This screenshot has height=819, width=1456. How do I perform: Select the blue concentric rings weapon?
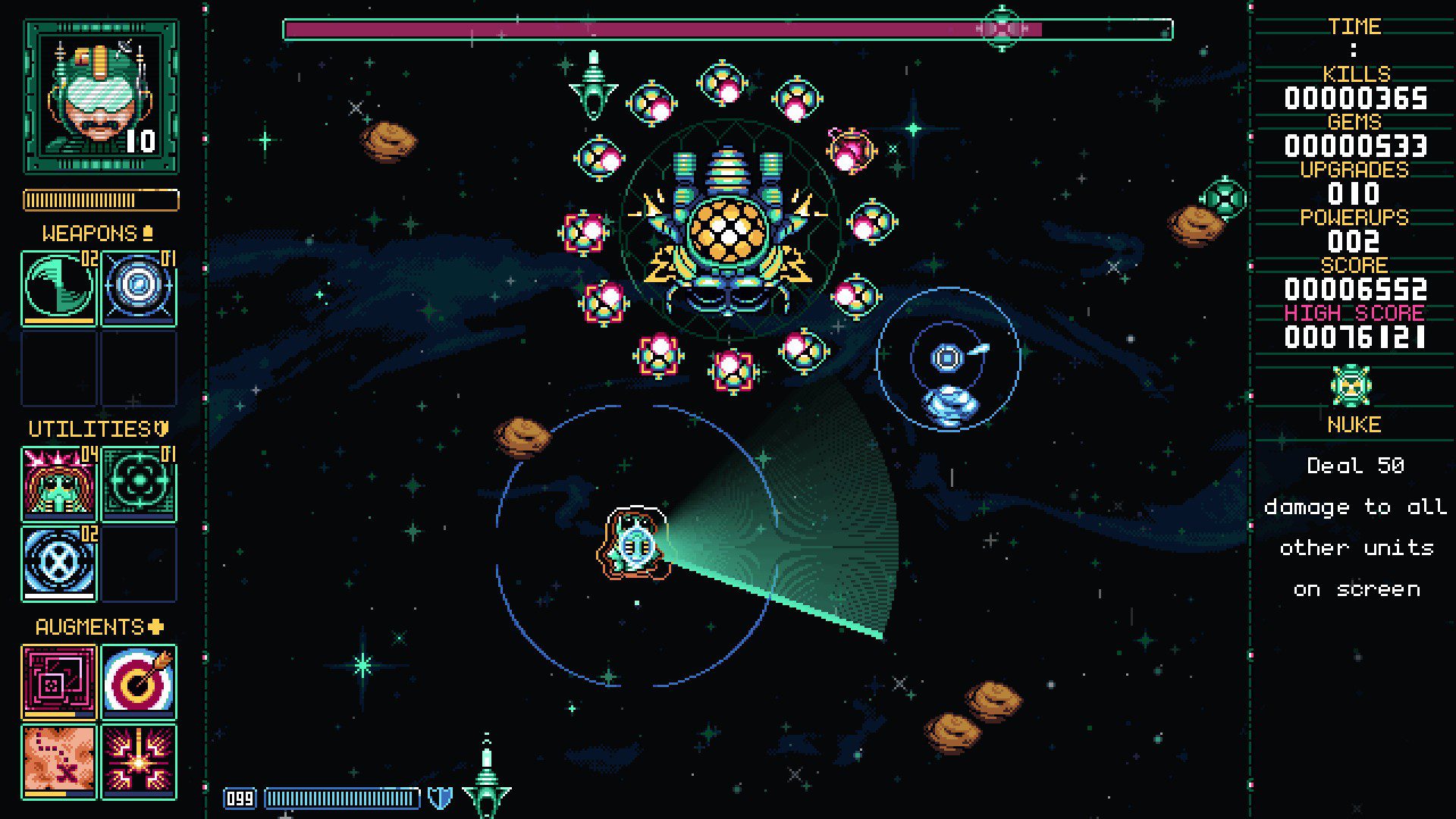pos(139,287)
